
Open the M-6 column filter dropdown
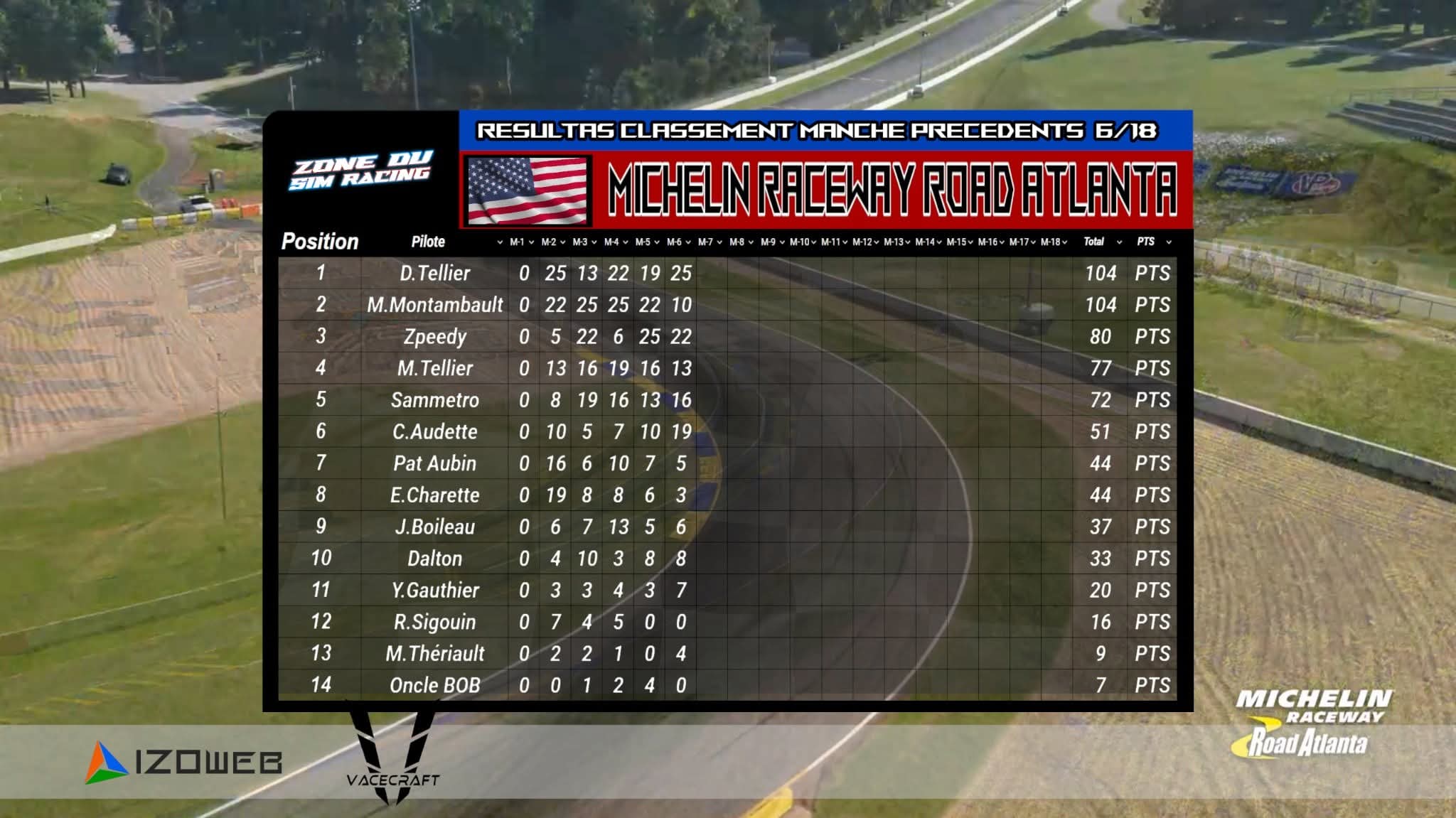[688, 242]
